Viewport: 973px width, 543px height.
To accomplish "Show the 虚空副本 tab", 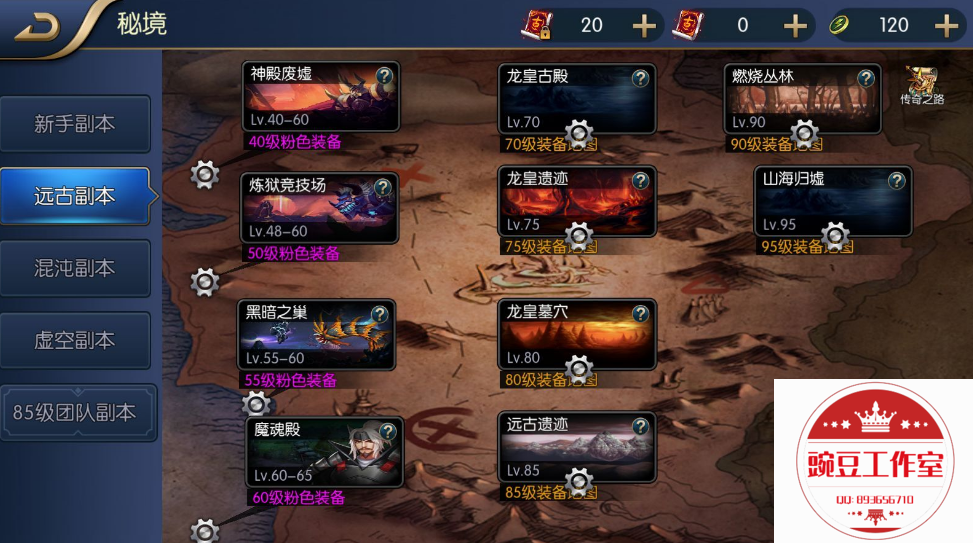I will pyautogui.click(x=75, y=340).
